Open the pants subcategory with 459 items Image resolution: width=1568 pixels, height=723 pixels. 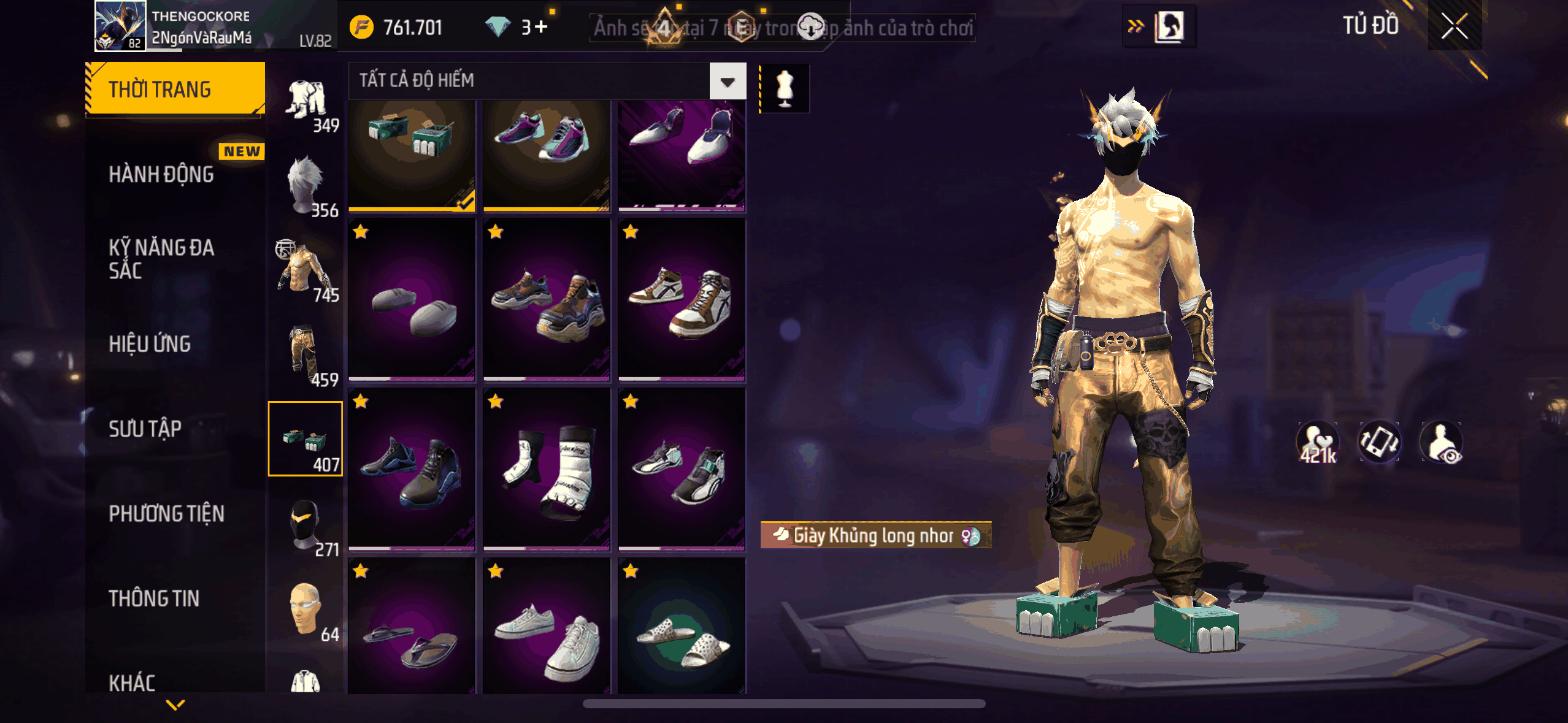[x=306, y=354]
